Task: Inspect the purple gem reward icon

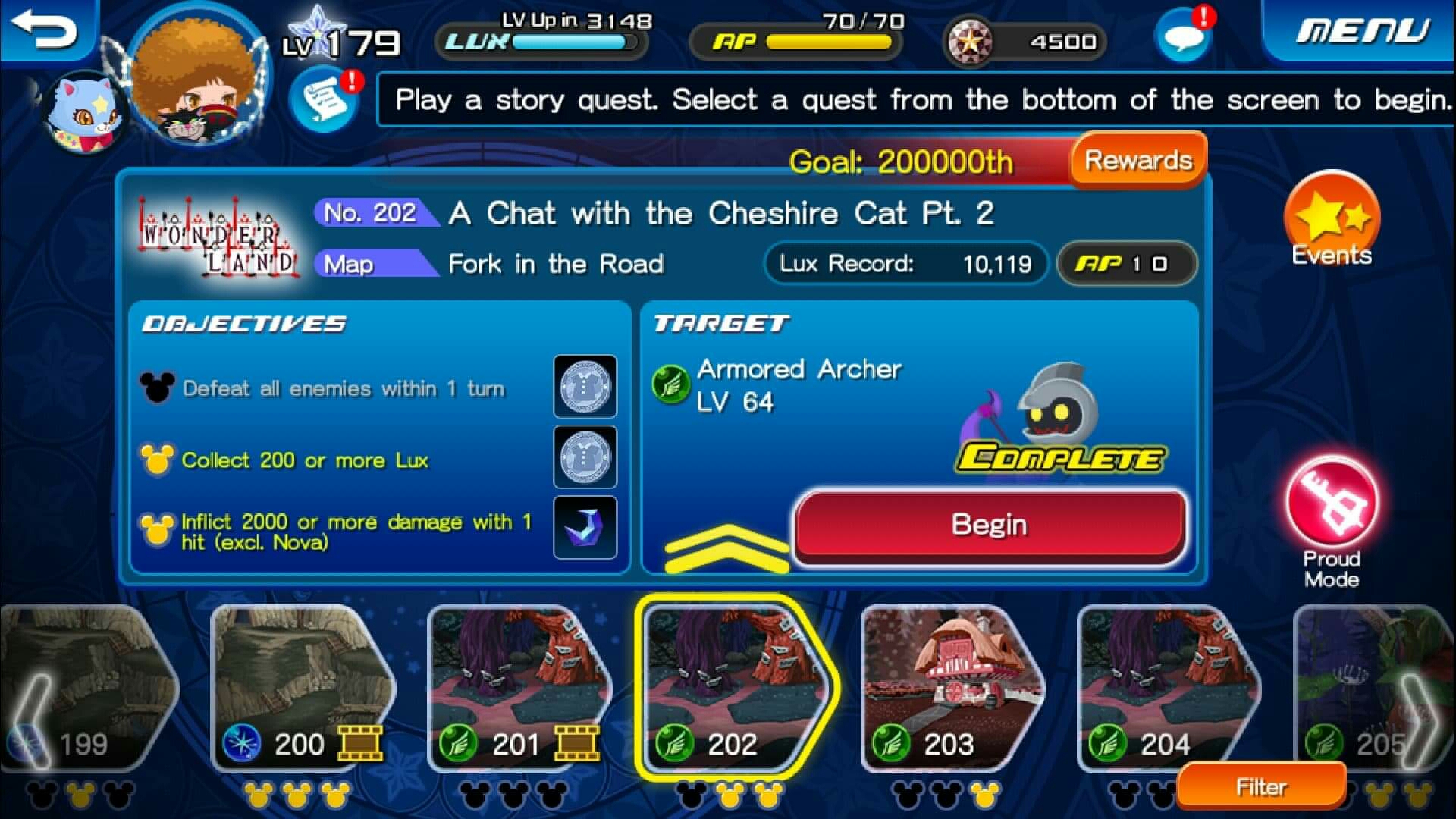Action: tap(585, 527)
